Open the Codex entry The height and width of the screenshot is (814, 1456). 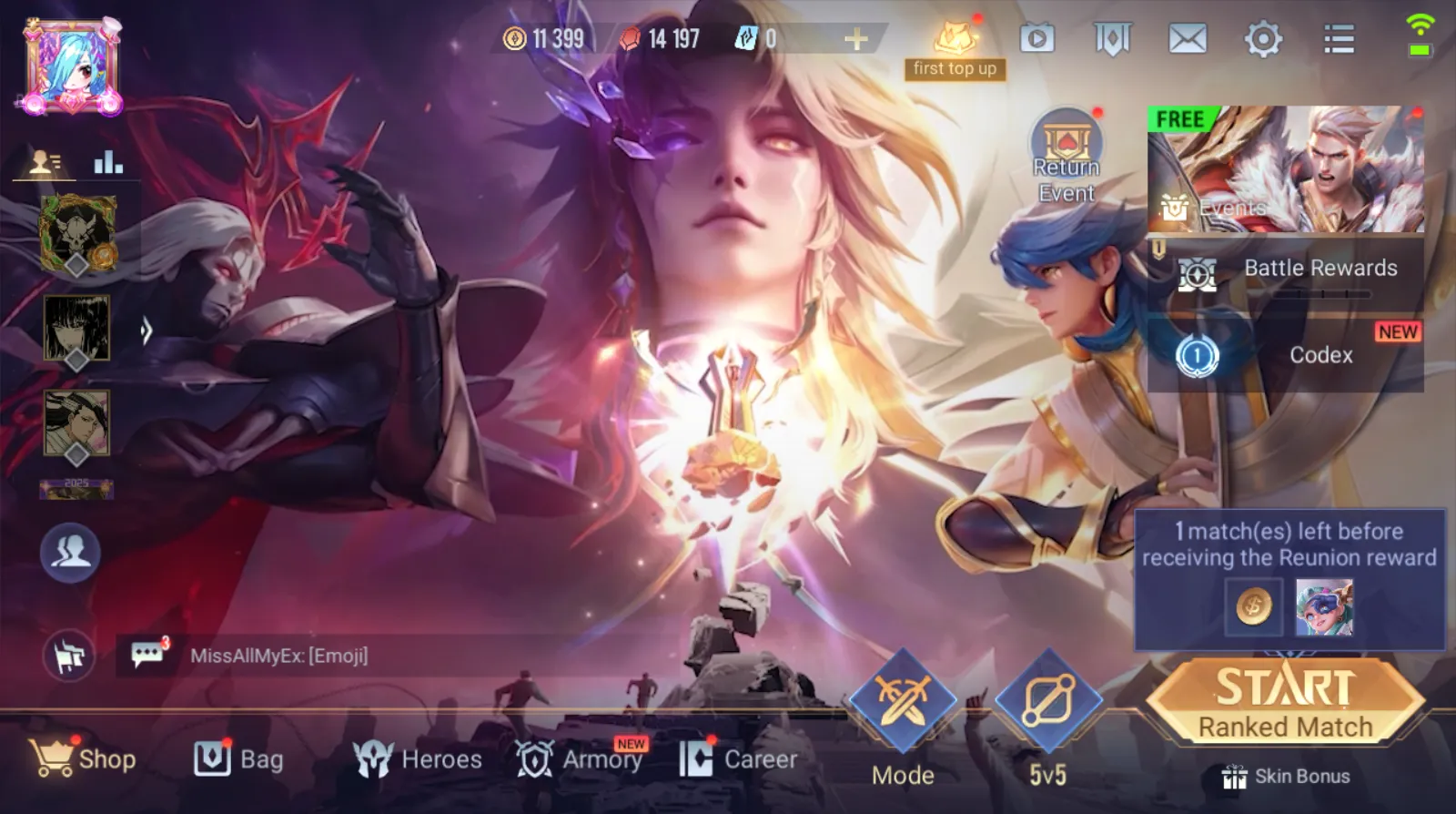coord(1286,355)
